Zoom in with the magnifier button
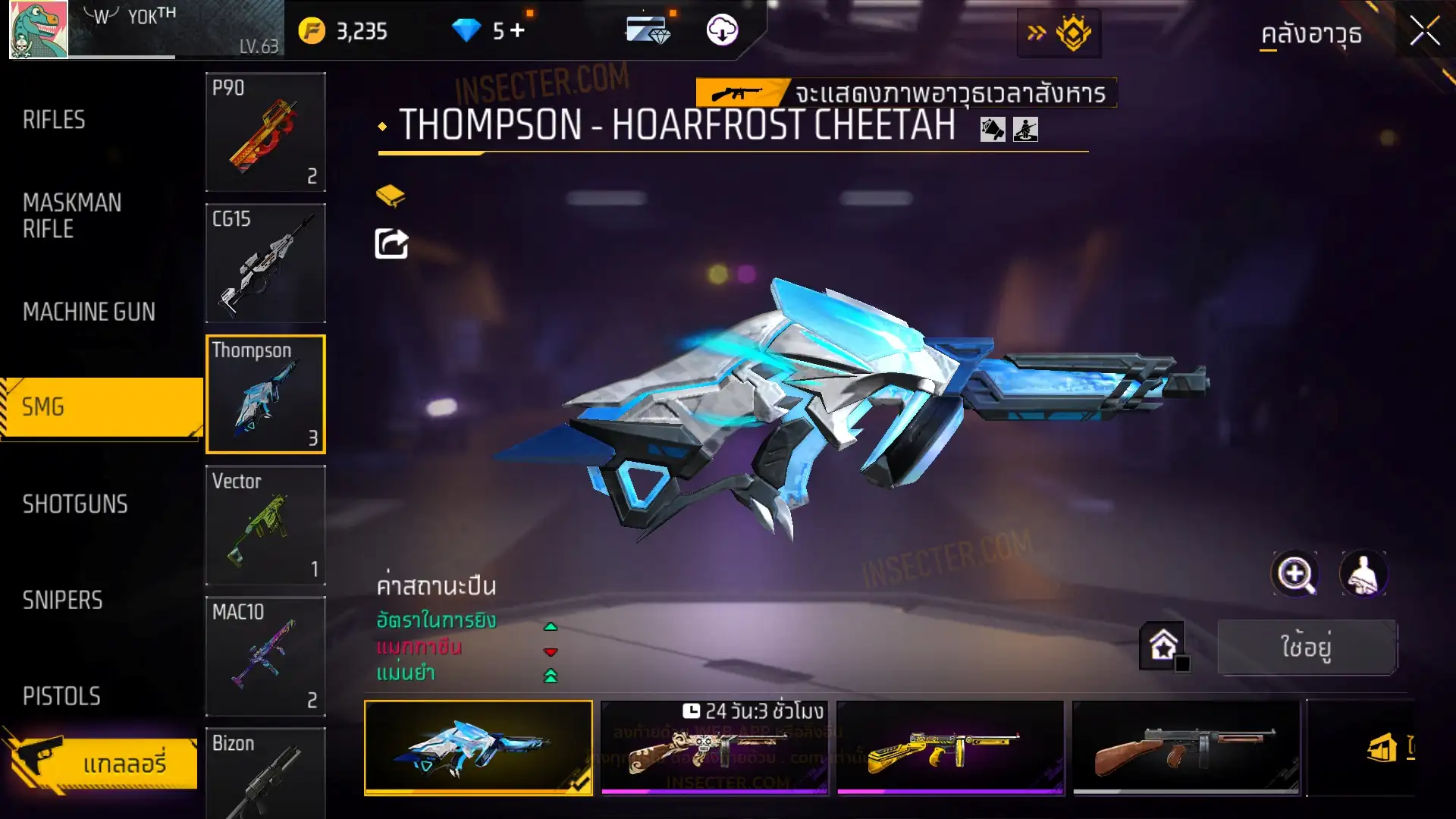The width and height of the screenshot is (1456, 819). click(x=1295, y=574)
